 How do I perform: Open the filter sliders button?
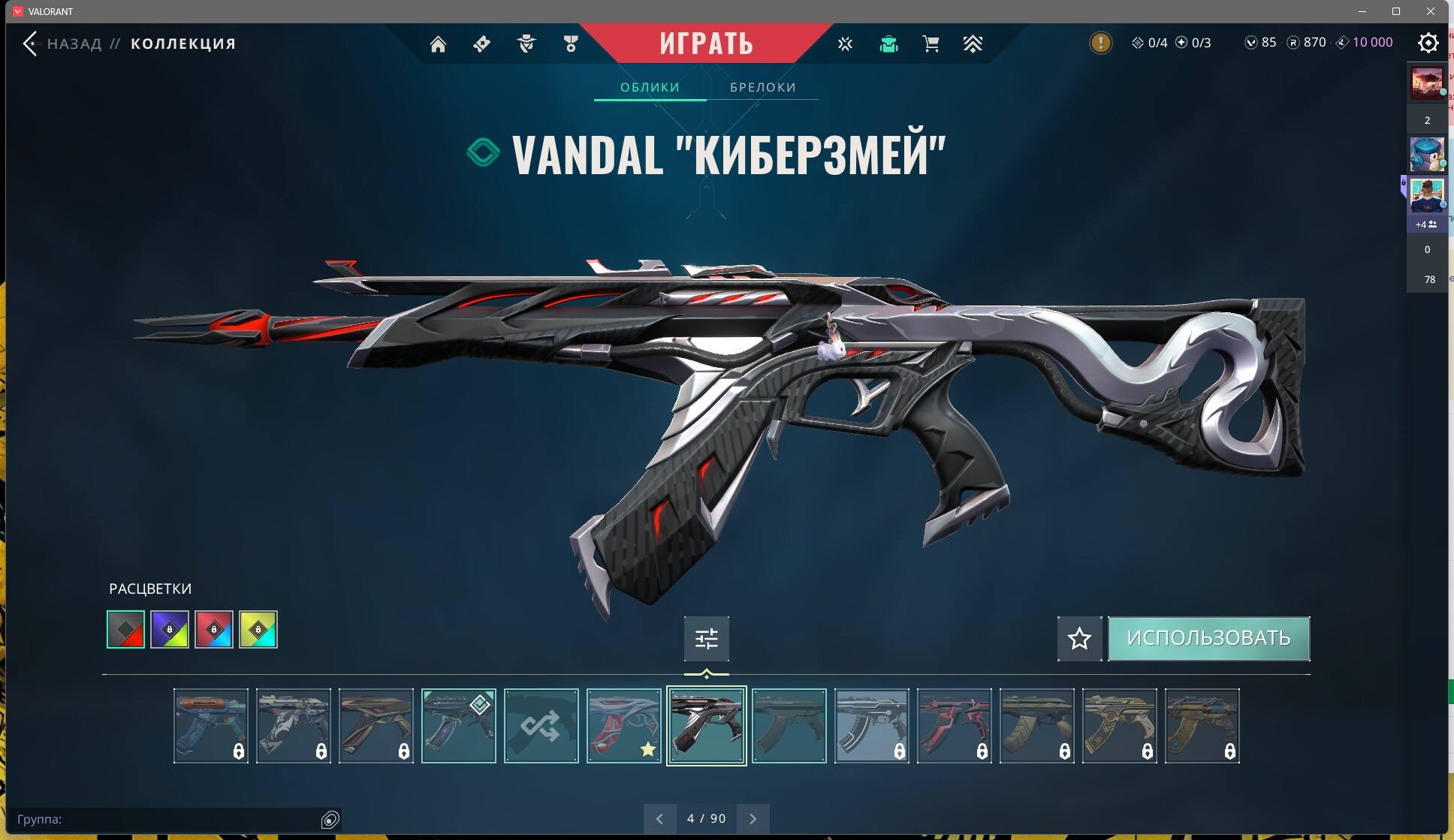point(706,639)
